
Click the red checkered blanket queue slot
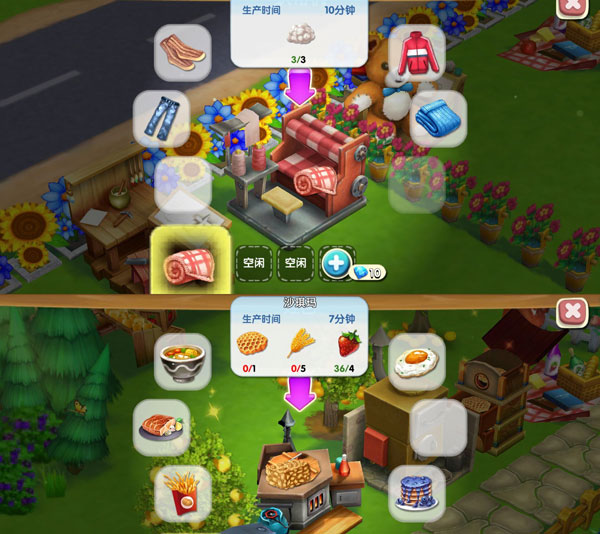click(x=190, y=263)
